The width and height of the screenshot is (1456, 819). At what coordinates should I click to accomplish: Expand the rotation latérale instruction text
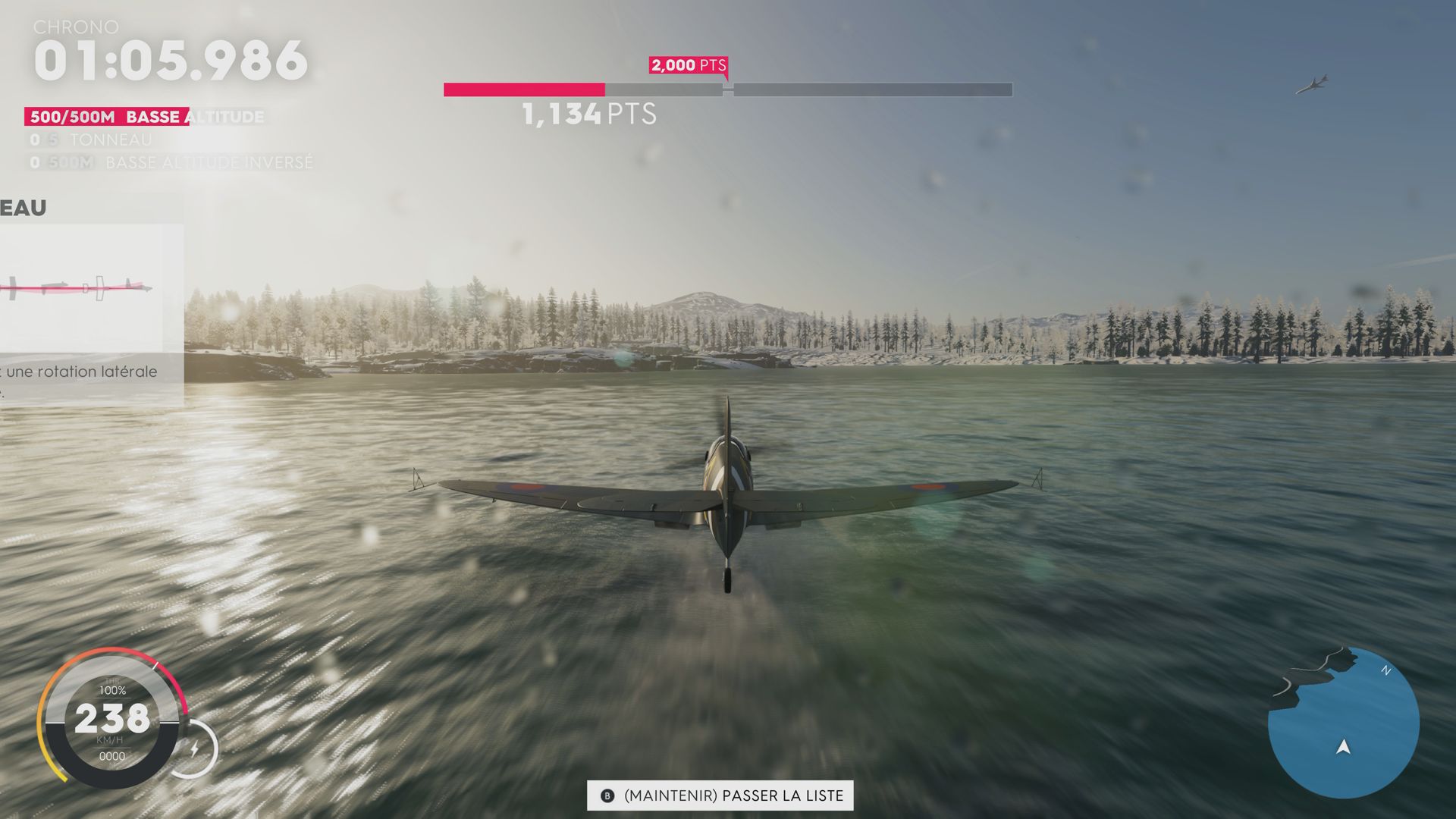tap(80, 372)
